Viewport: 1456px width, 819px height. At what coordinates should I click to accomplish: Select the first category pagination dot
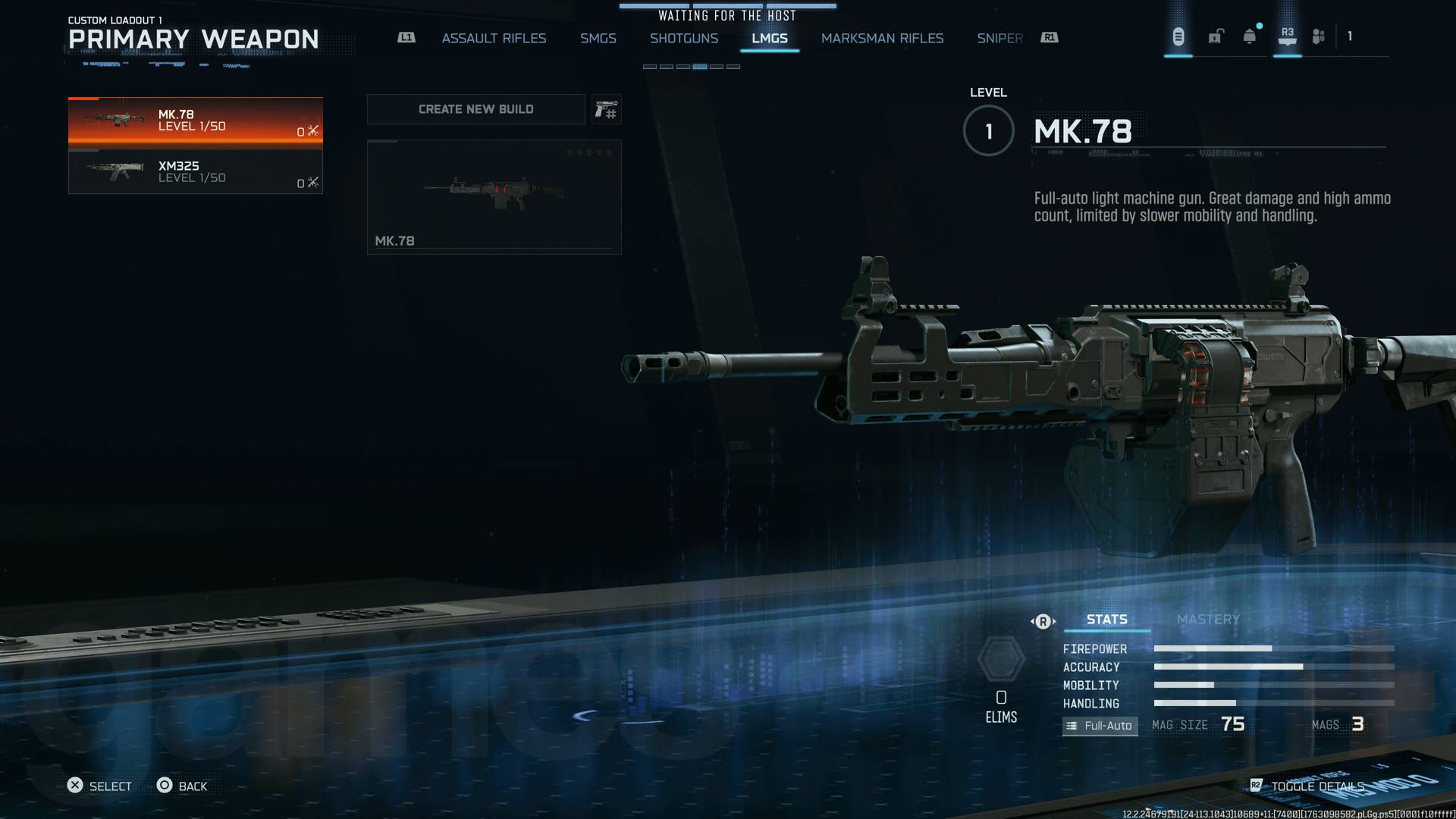(x=651, y=67)
